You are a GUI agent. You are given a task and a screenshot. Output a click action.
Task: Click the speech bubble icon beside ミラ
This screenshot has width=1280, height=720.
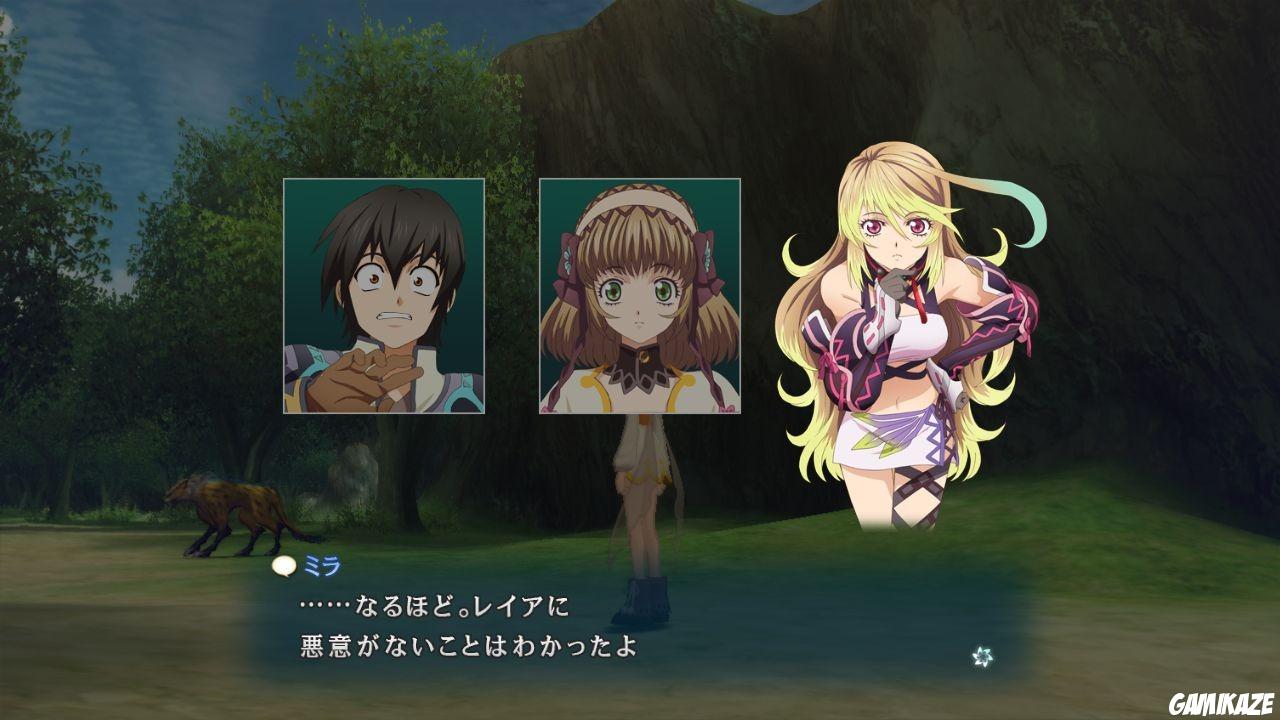click(284, 566)
